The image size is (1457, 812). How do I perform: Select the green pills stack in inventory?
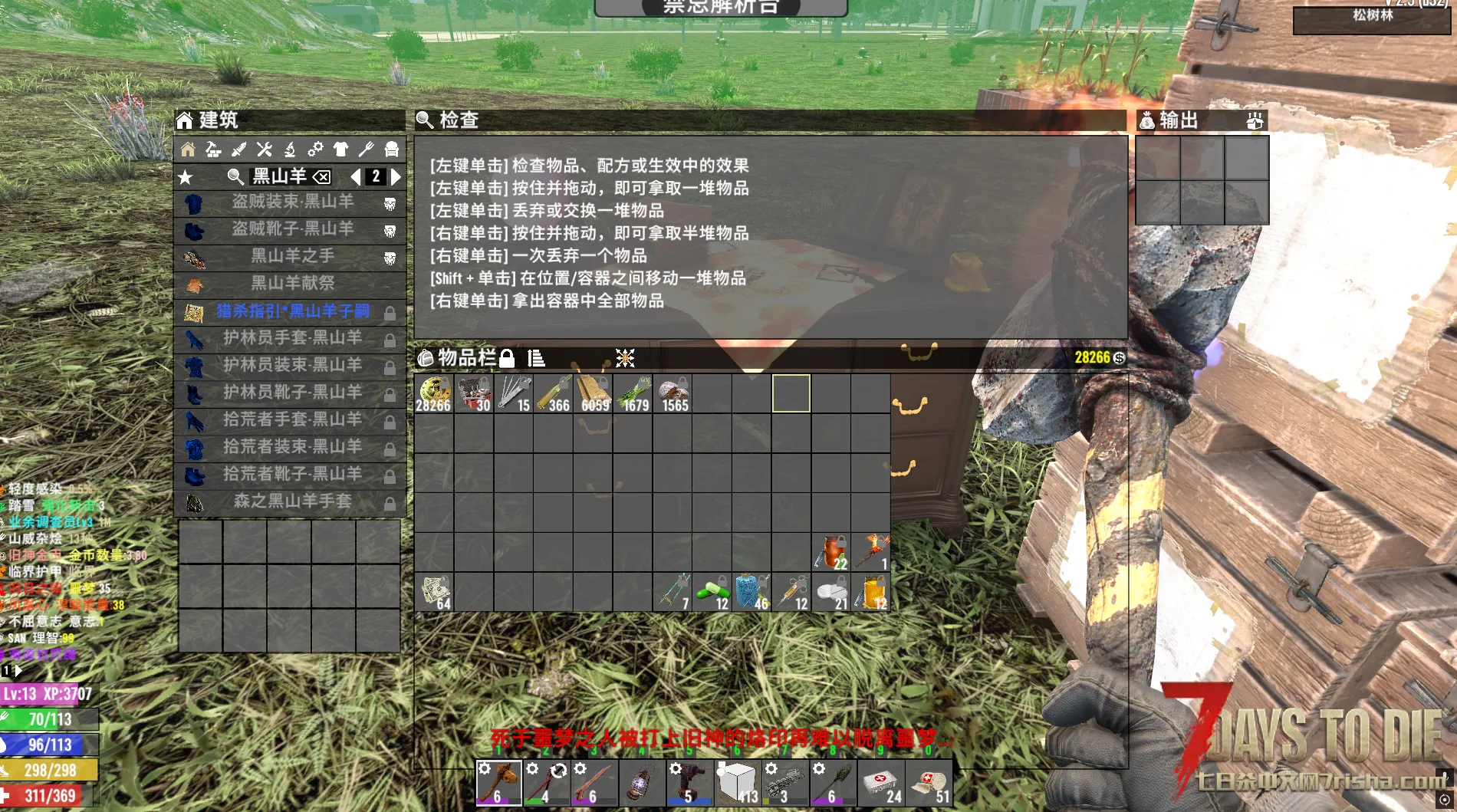[x=712, y=593]
